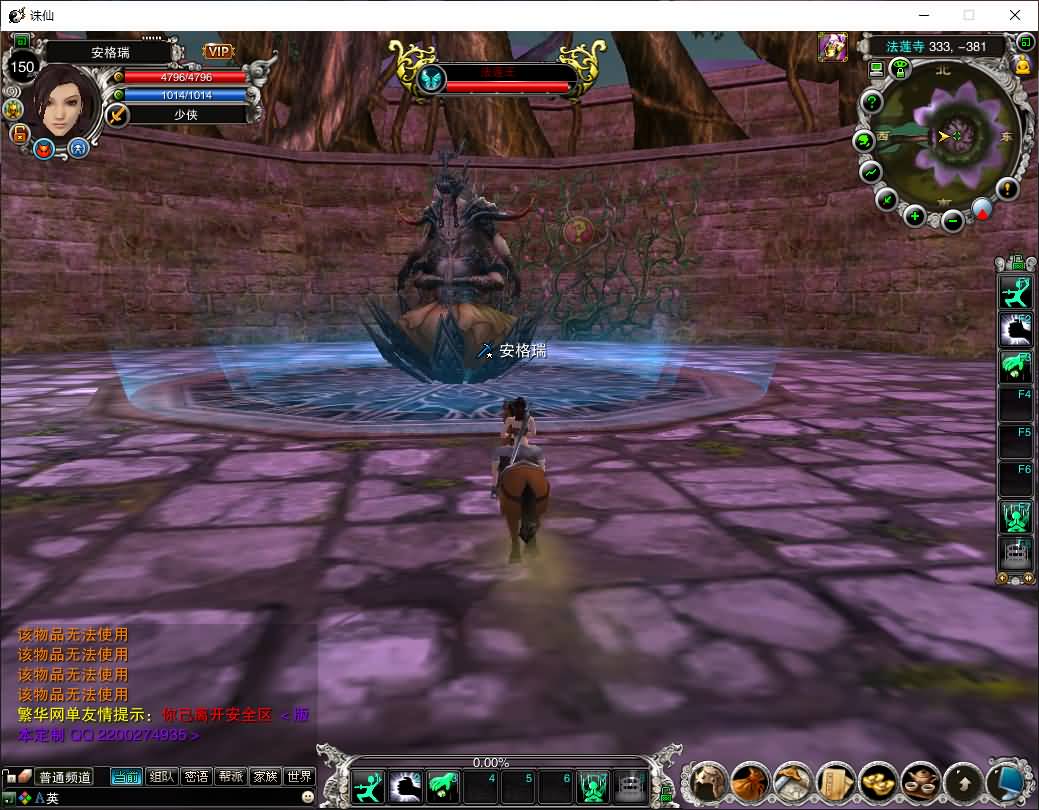Image resolution: width=1039 pixels, height=810 pixels.
Task: Click the yellow exclamation mark minimap button
Action: (1007, 188)
